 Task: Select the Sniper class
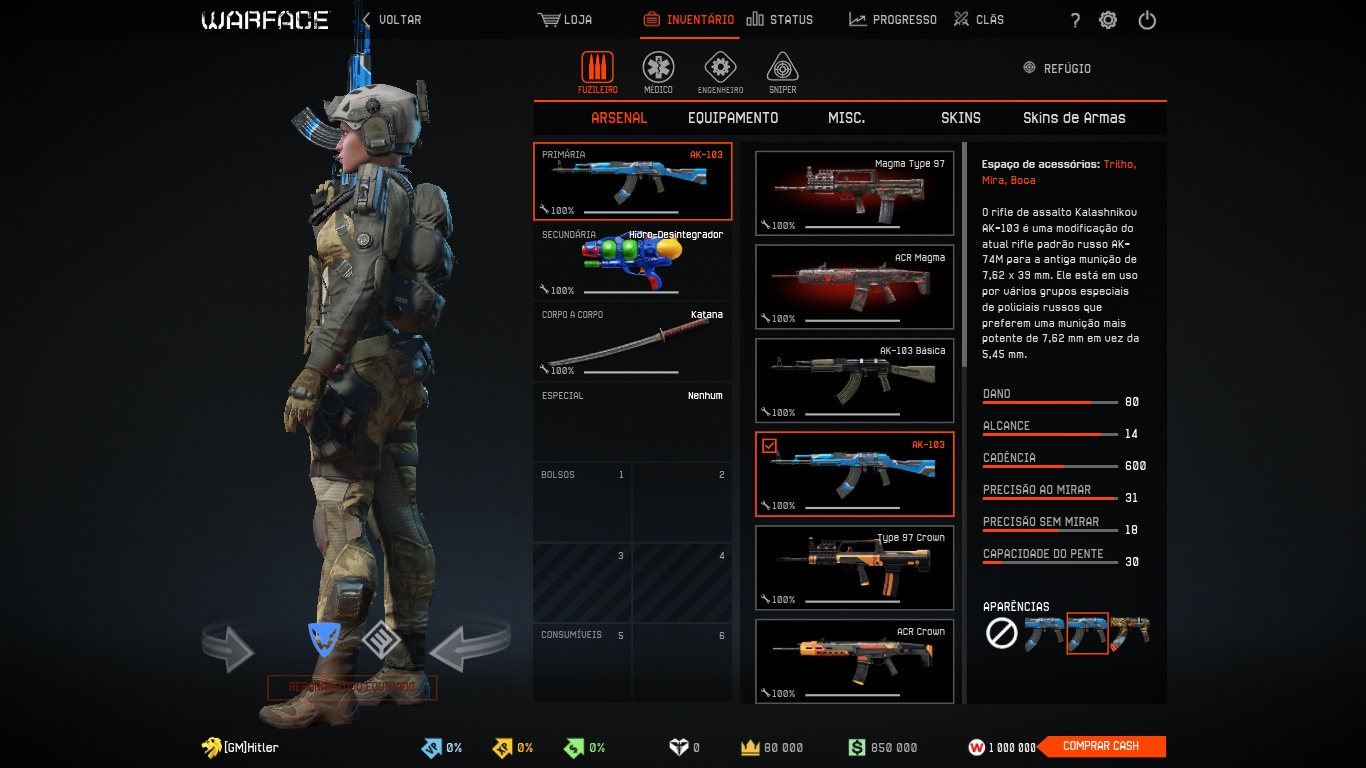pyautogui.click(x=782, y=73)
